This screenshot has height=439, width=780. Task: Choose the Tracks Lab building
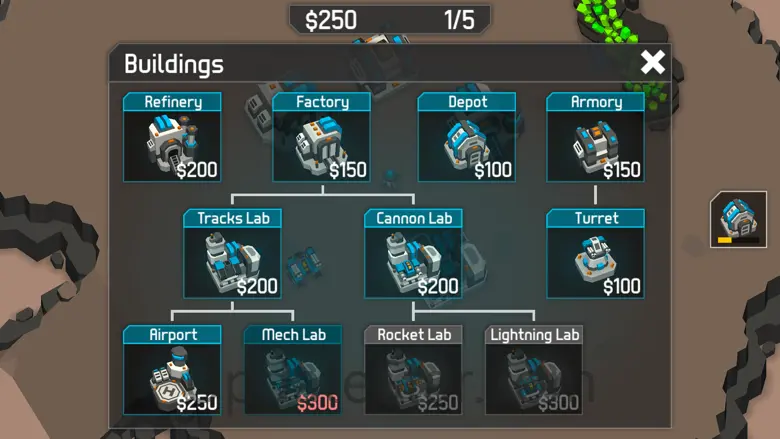click(233, 254)
